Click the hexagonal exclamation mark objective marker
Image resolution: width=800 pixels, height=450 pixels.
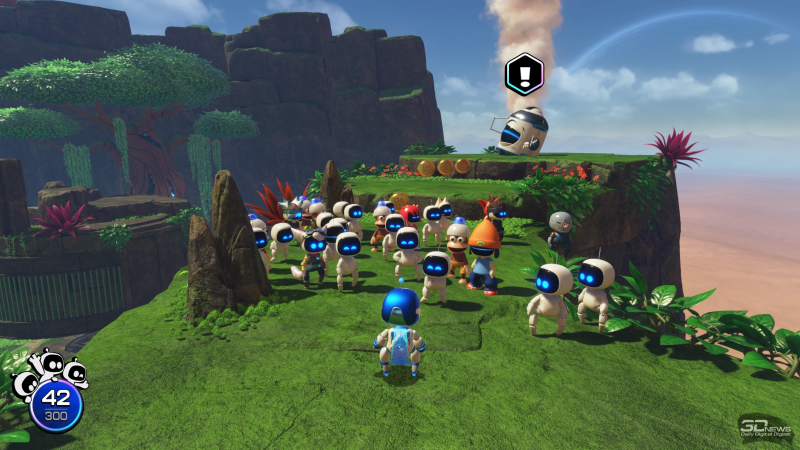click(x=523, y=72)
